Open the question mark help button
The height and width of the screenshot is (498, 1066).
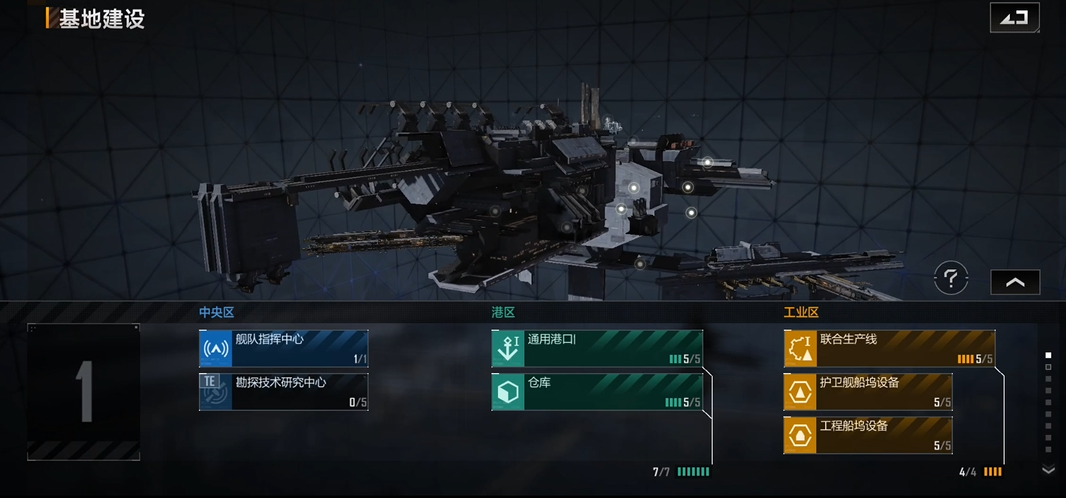click(950, 279)
